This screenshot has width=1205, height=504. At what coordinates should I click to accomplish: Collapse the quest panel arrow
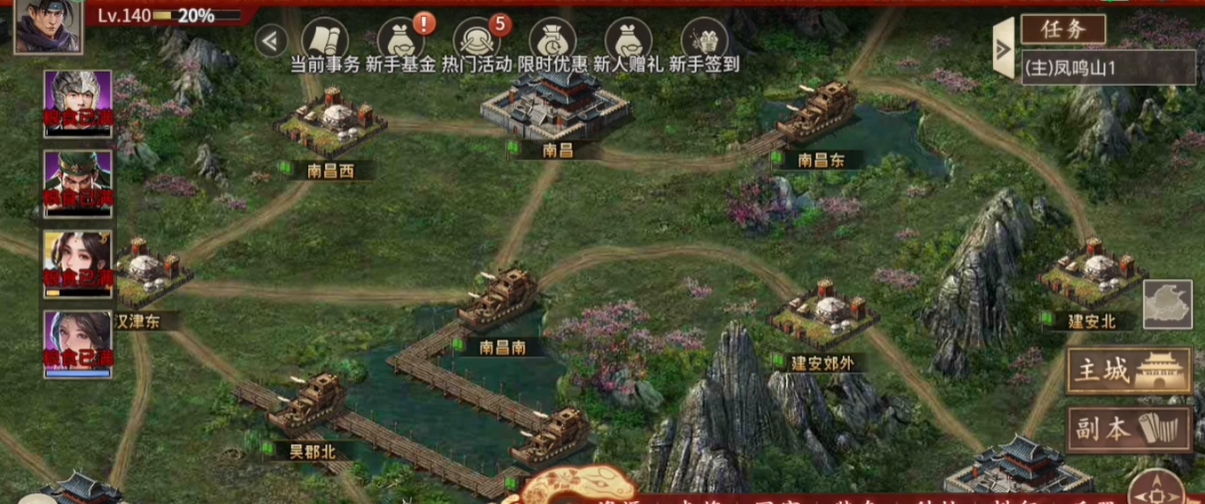(x=1003, y=48)
